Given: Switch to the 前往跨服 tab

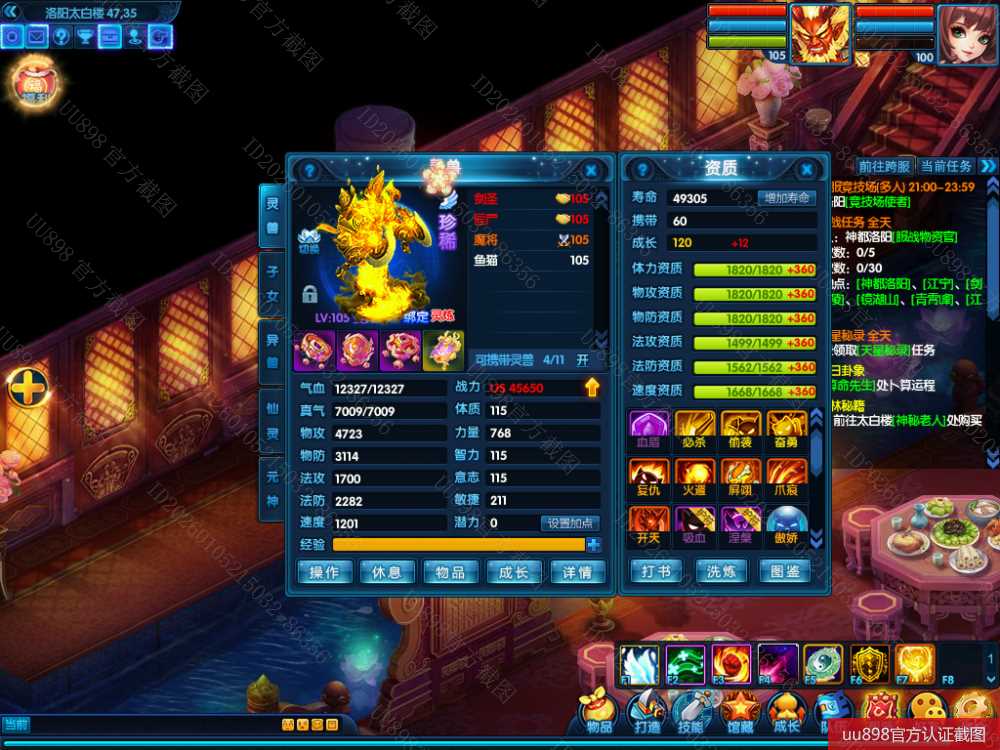Looking at the screenshot, I should click(x=884, y=166).
